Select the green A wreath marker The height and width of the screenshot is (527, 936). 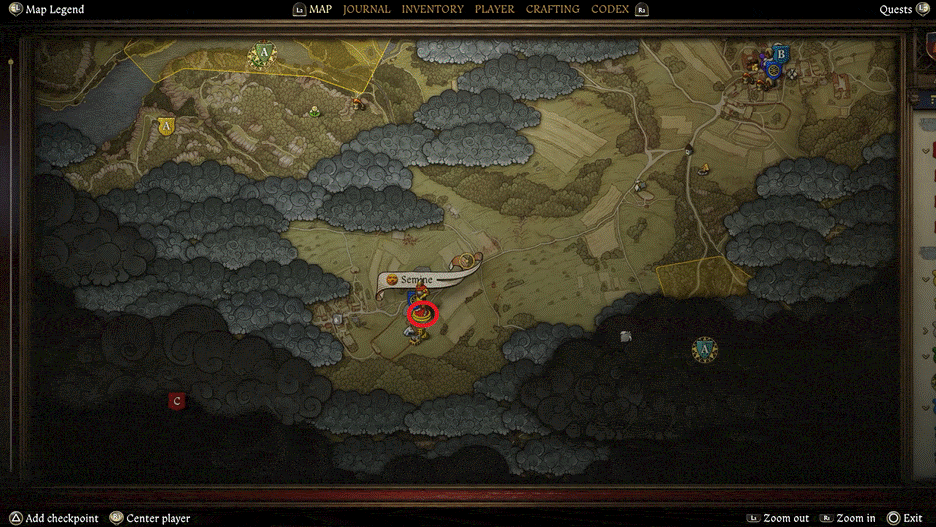click(263, 53)
